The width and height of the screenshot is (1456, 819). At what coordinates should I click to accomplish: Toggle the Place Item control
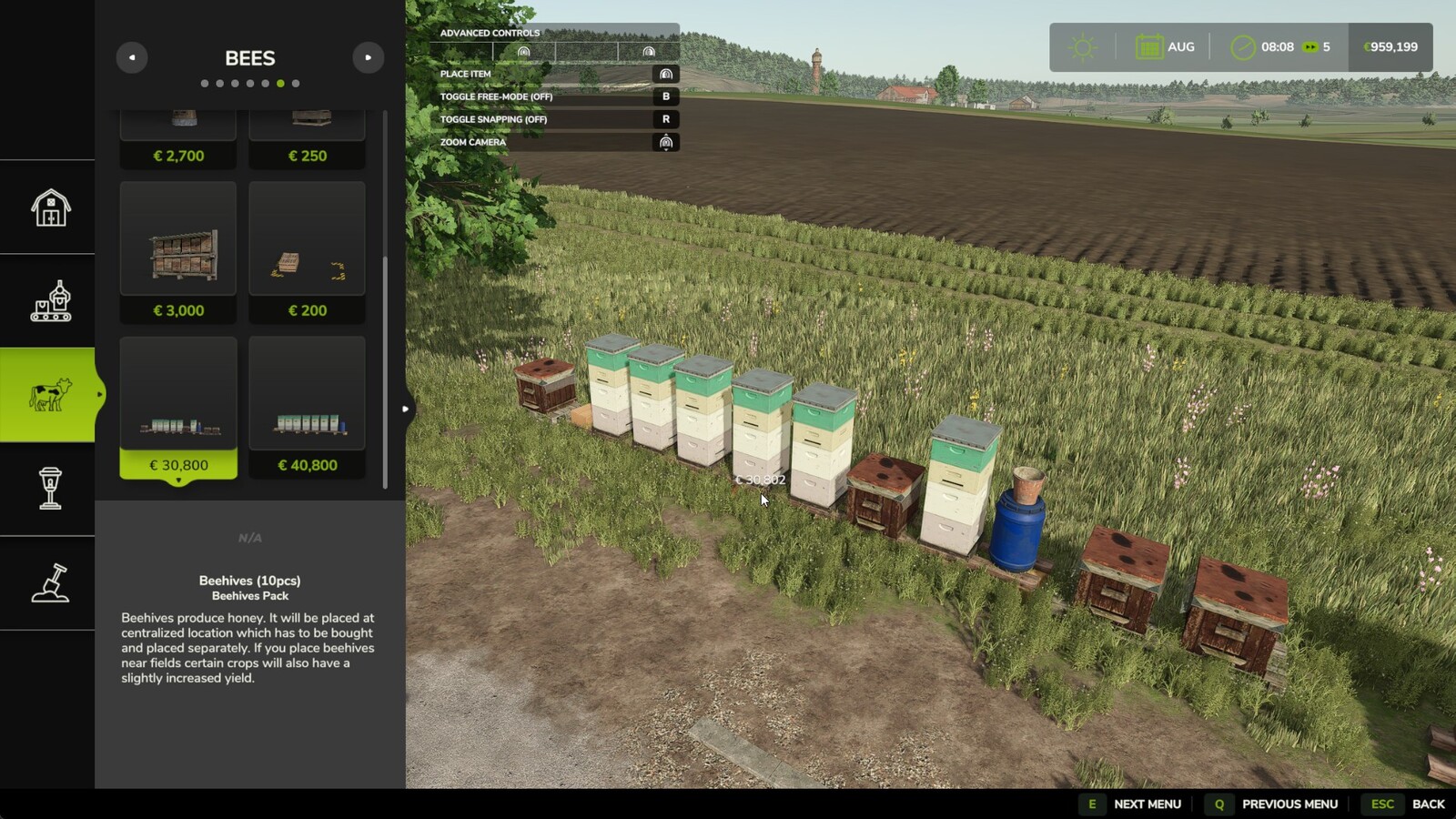pyautogui.click(x=667, y=73)
